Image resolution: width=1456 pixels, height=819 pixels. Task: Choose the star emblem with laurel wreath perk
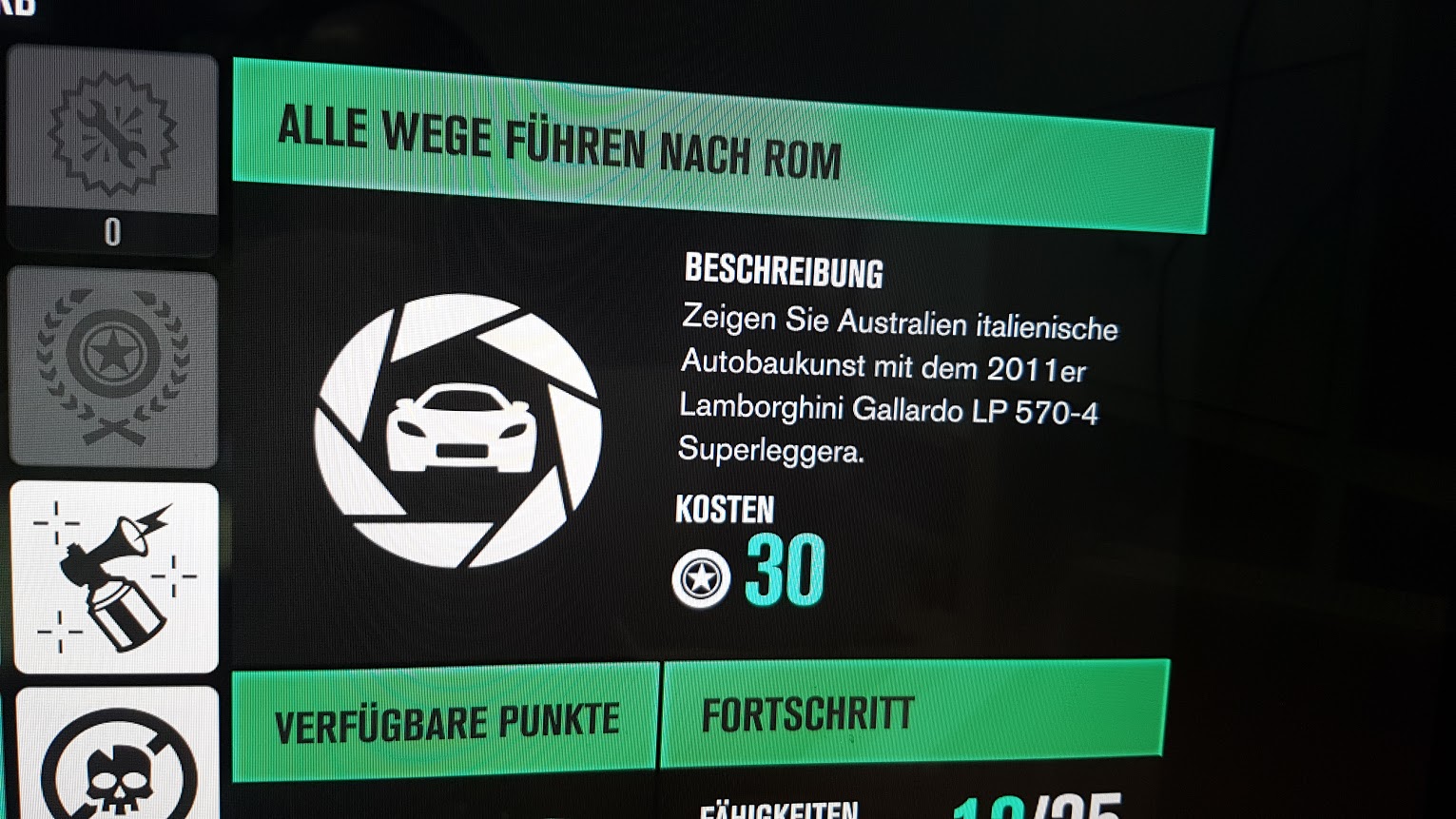click(113, 367)
